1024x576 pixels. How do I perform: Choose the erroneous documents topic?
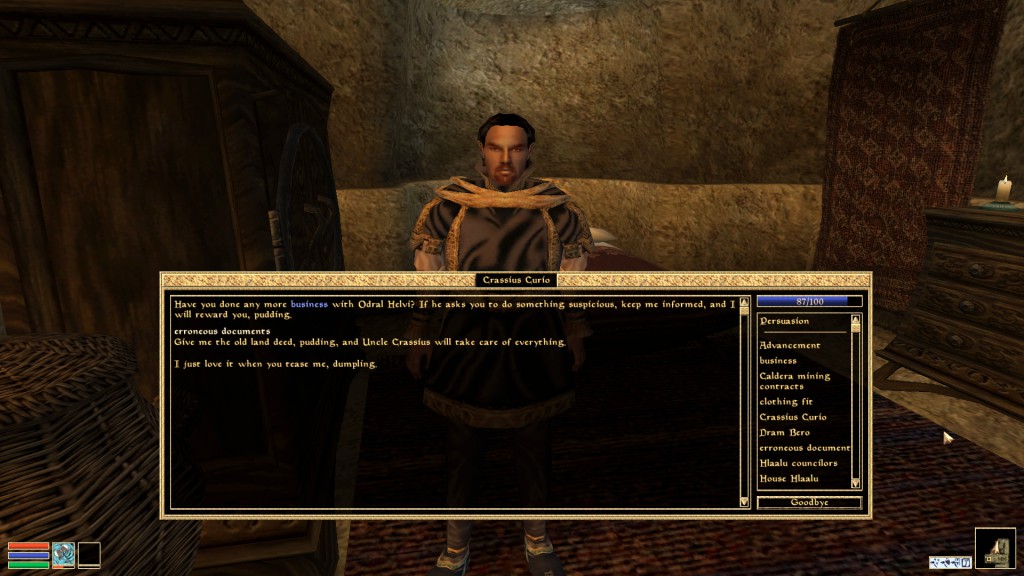pos(804,448)
